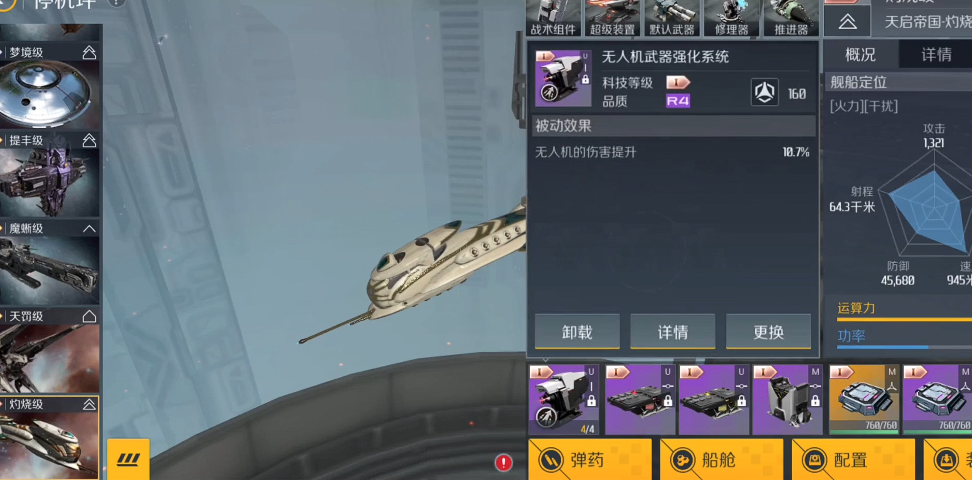Switch to the 概况 overview tab

860,54
